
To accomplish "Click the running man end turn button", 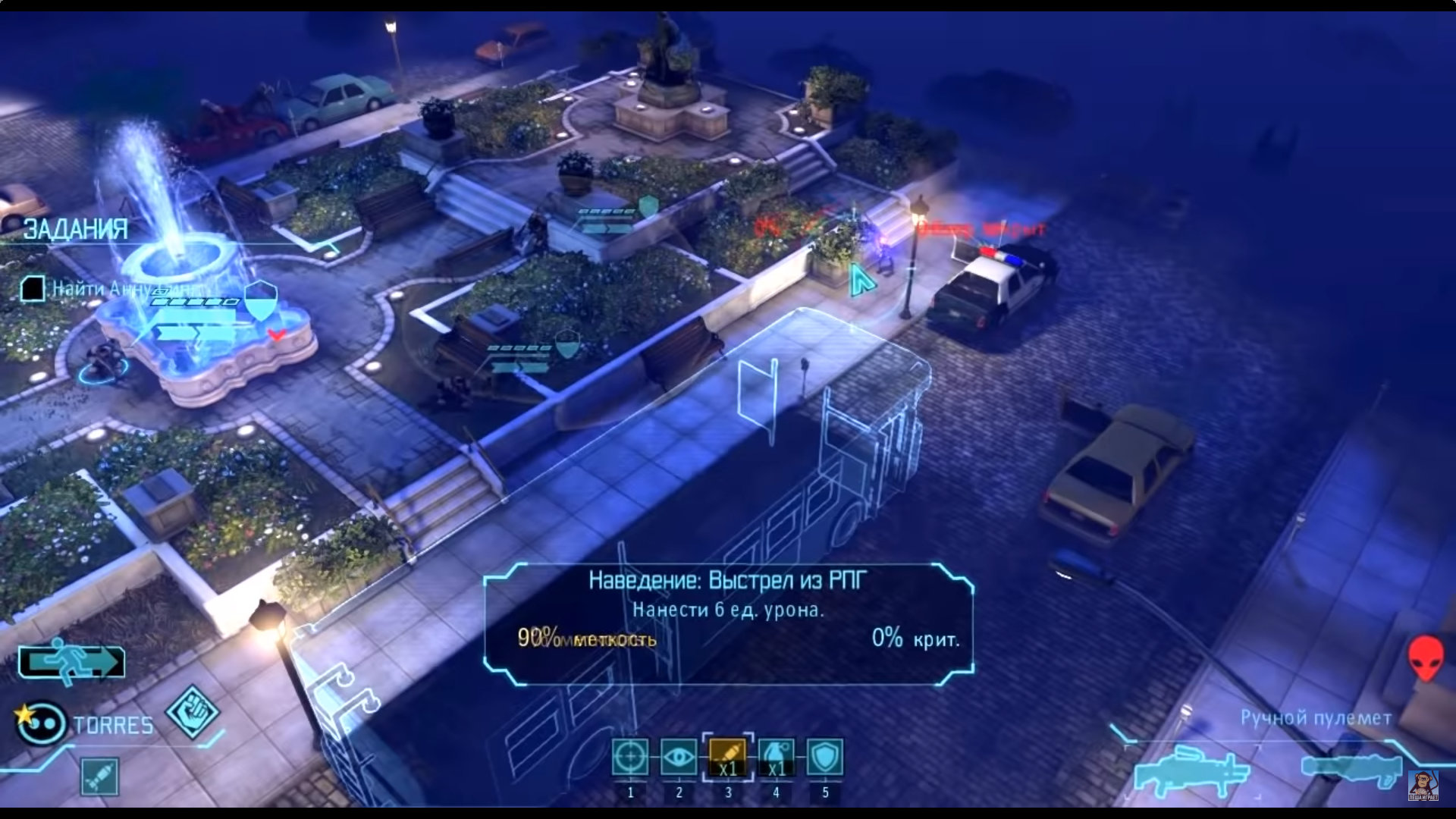I will [x=71, y=661].
